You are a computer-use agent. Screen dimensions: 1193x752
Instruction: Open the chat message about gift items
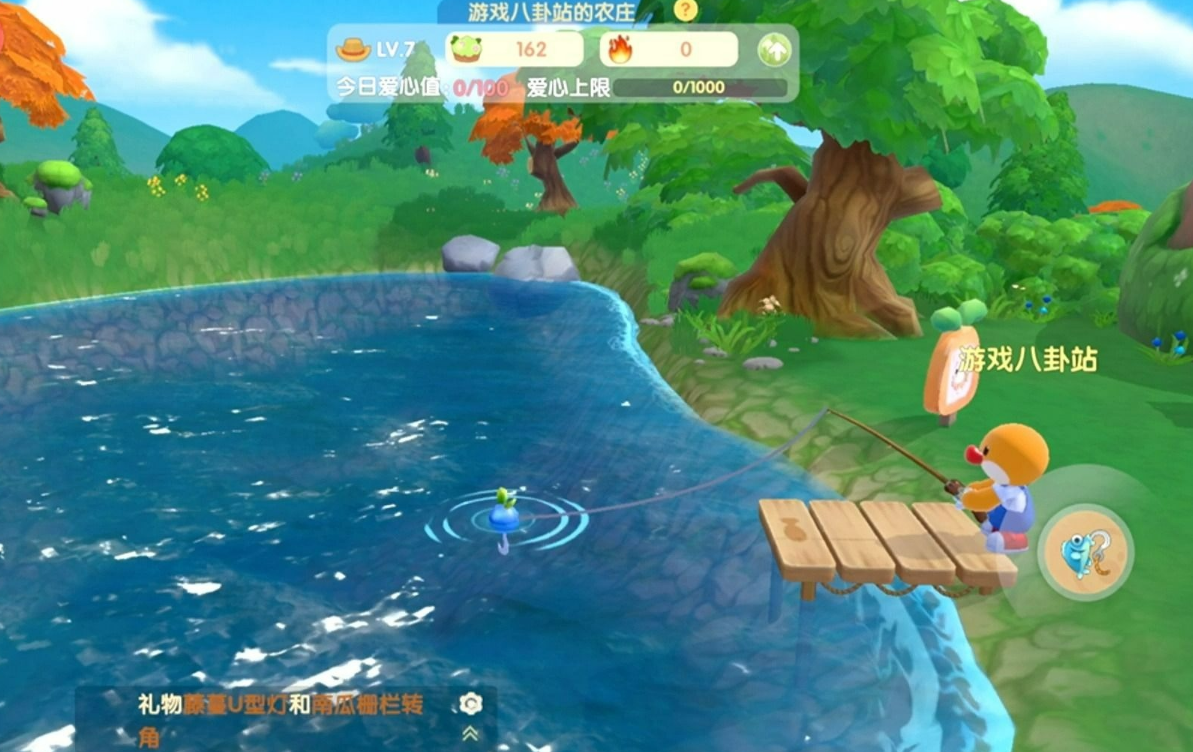tap(280, 718)
